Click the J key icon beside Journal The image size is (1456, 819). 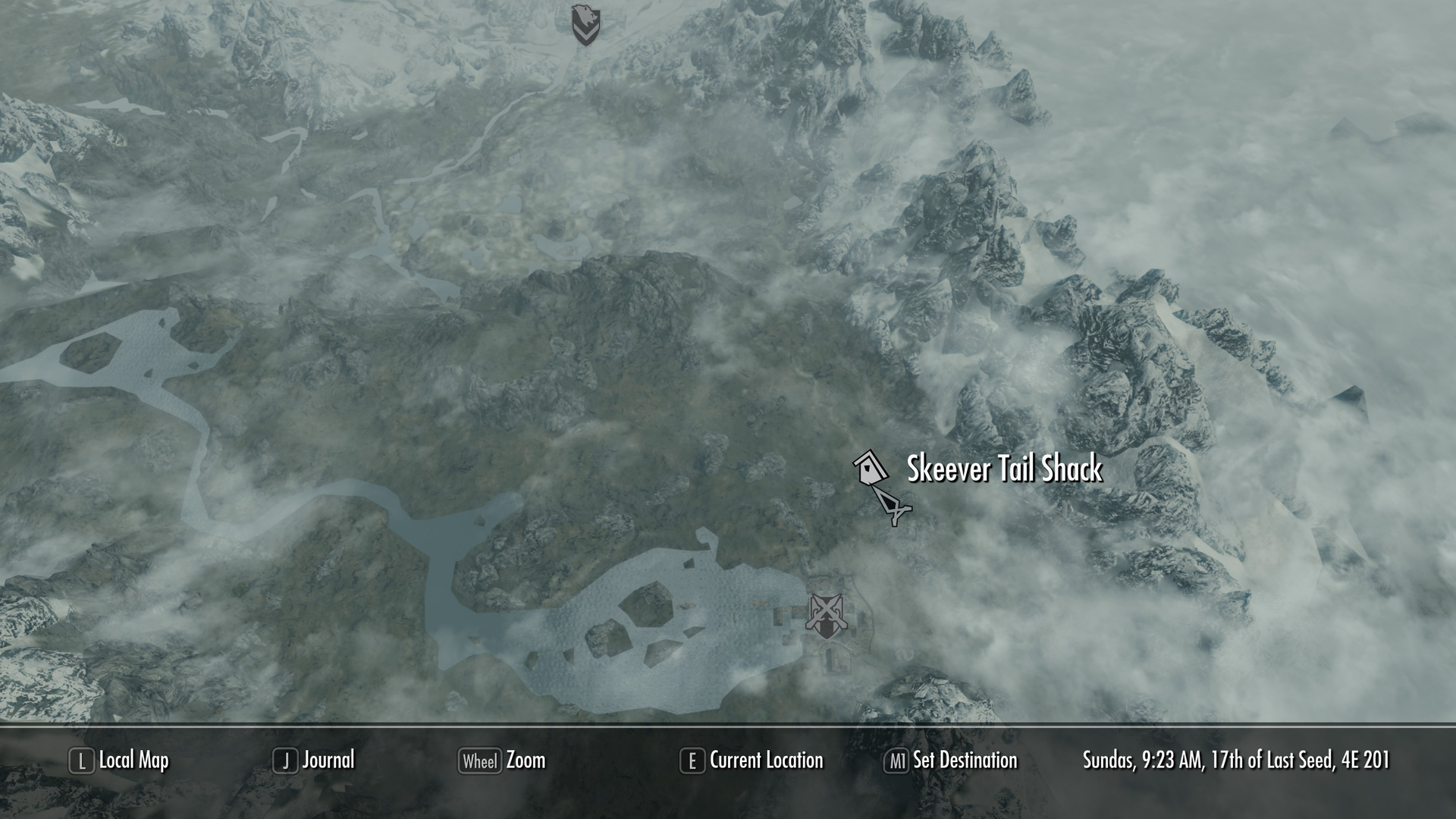[285, 761]
